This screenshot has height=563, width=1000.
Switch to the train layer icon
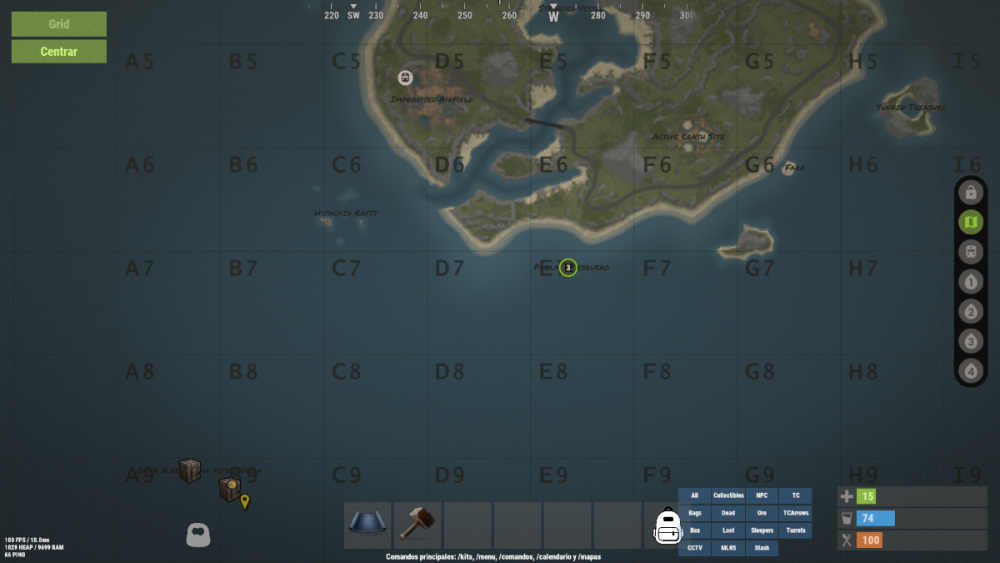[970, 252]
